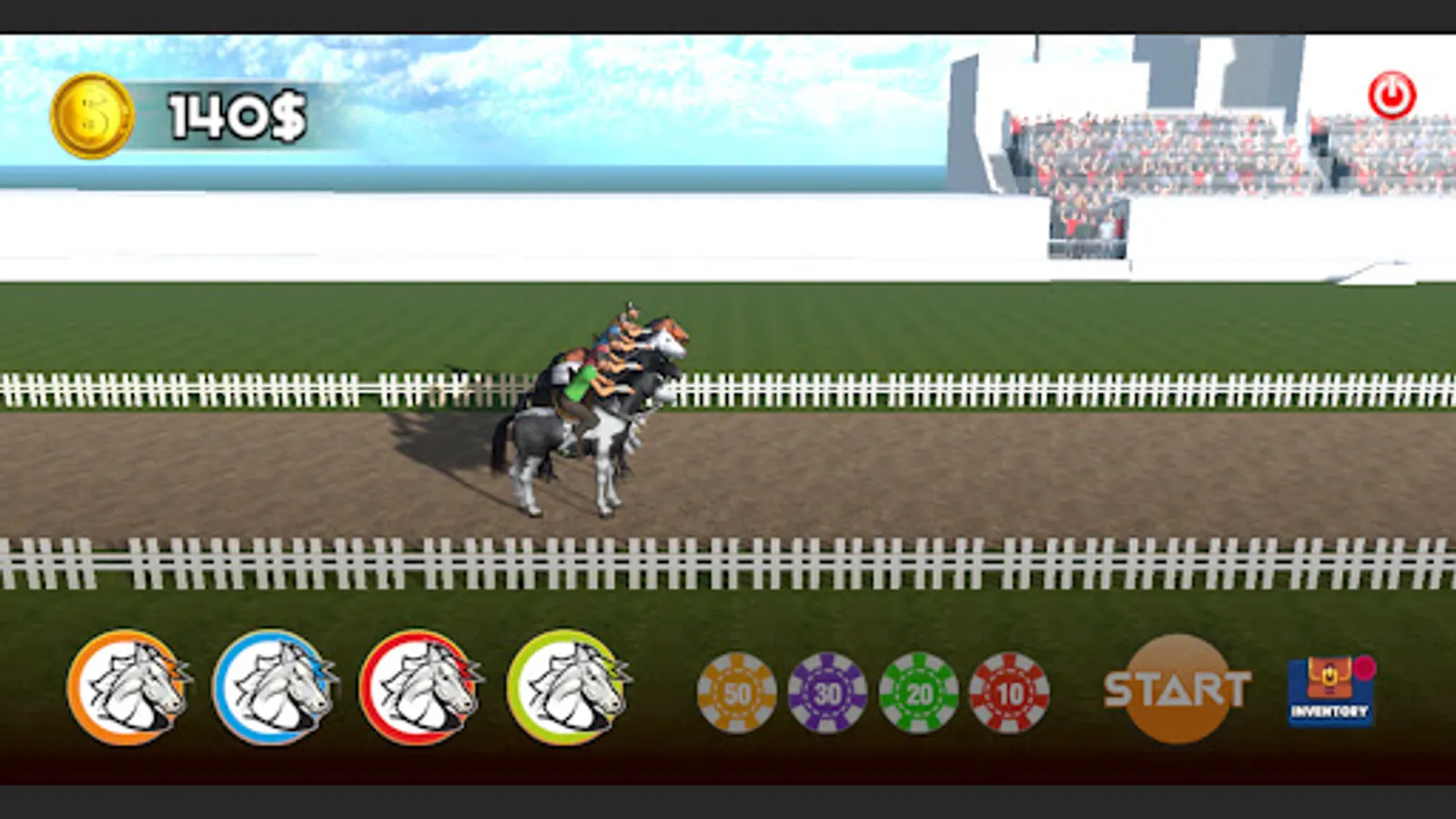Pick the purple 30 betting chip

pos(828,692)
